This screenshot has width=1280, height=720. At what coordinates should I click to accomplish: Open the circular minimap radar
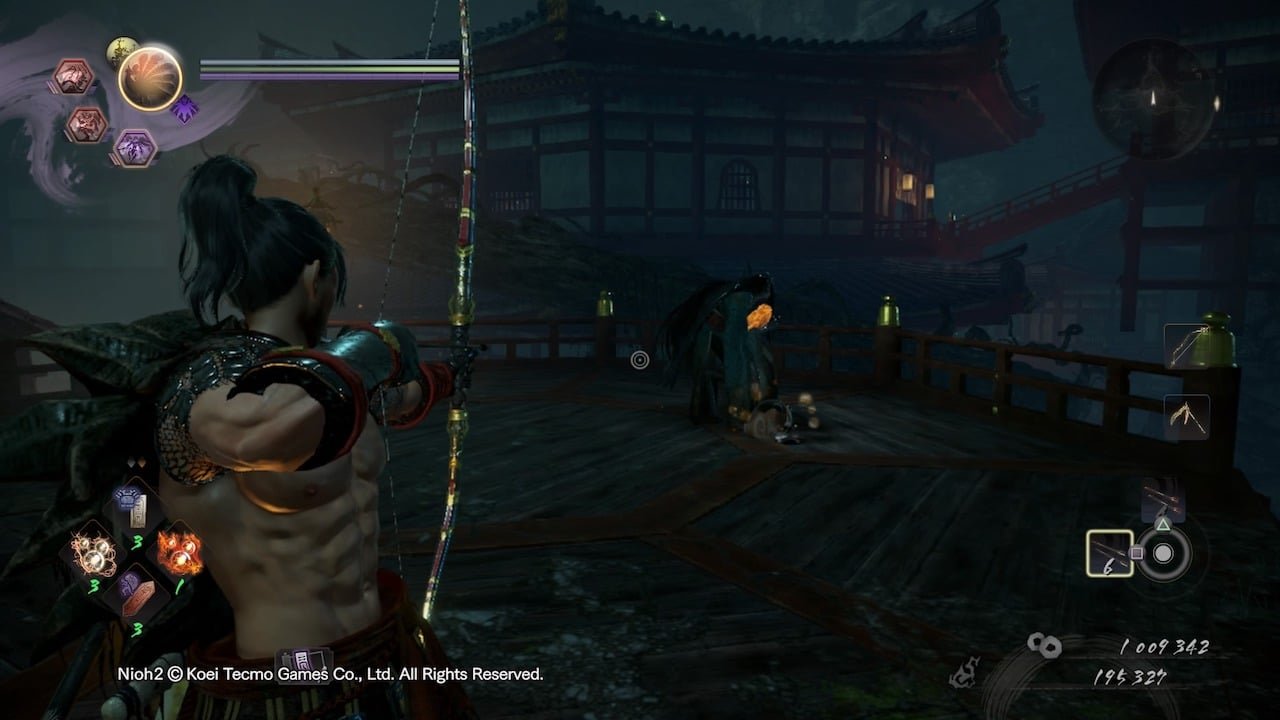point(1153,100)
